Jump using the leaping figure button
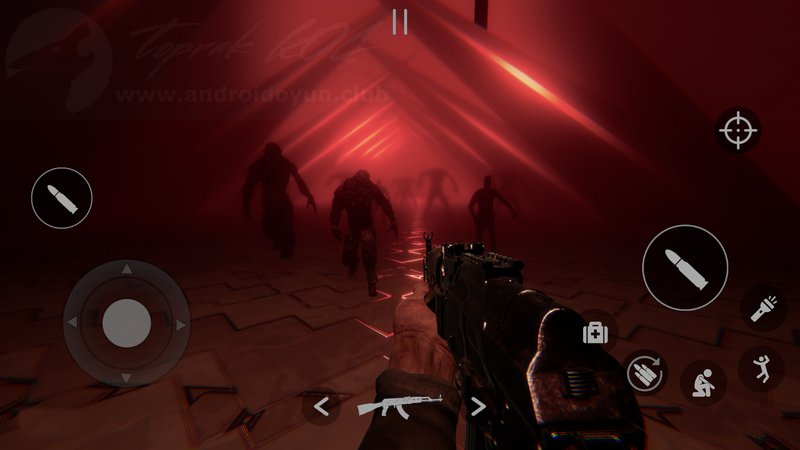This screenshot has width=800, height=450. [x=761, y=368]
